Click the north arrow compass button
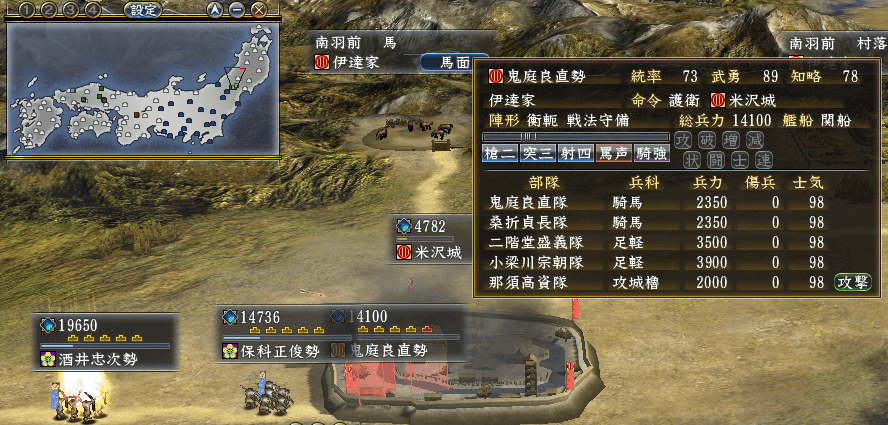The height and width of the screenshot is (425, 888). [x=215, y=10]
